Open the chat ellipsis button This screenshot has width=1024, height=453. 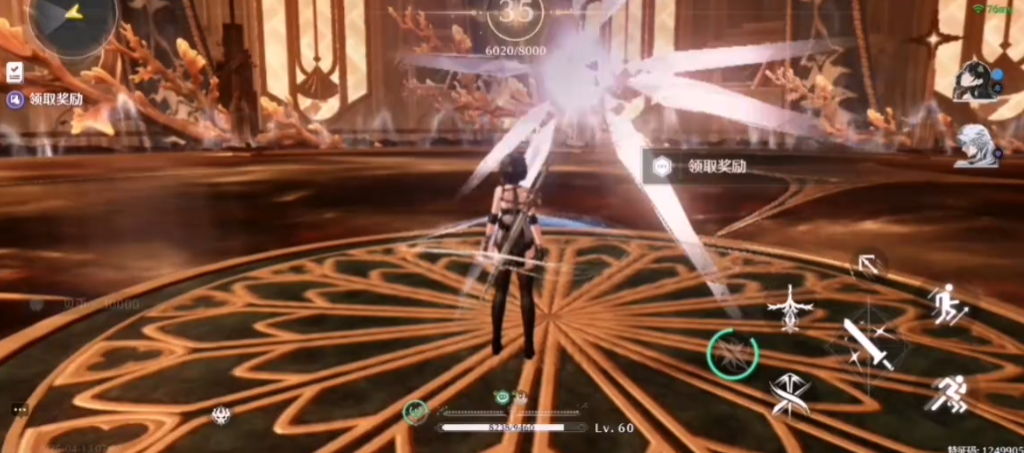tap(20, 410)
